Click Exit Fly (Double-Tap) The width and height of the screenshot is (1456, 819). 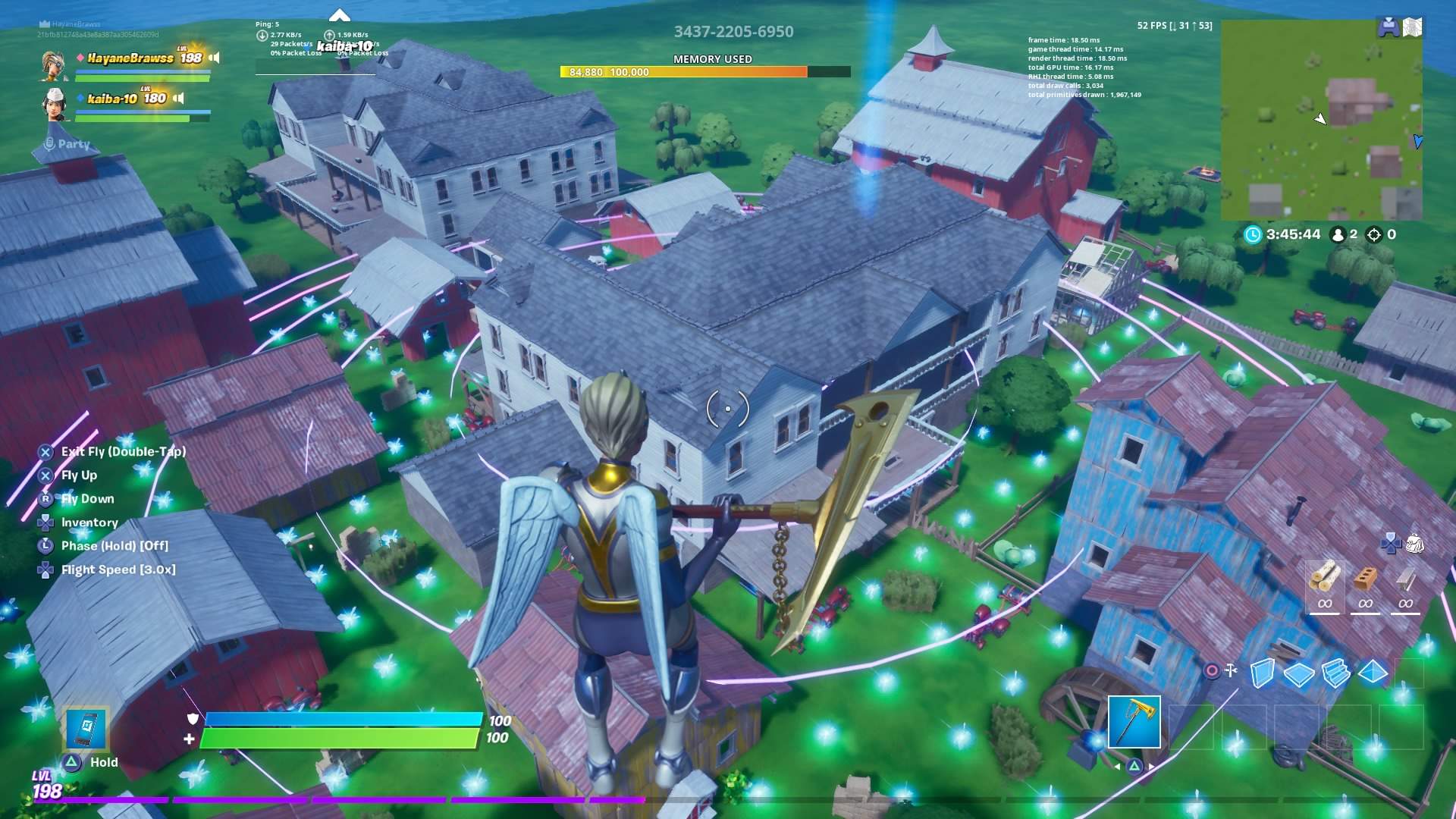(124, 450)
